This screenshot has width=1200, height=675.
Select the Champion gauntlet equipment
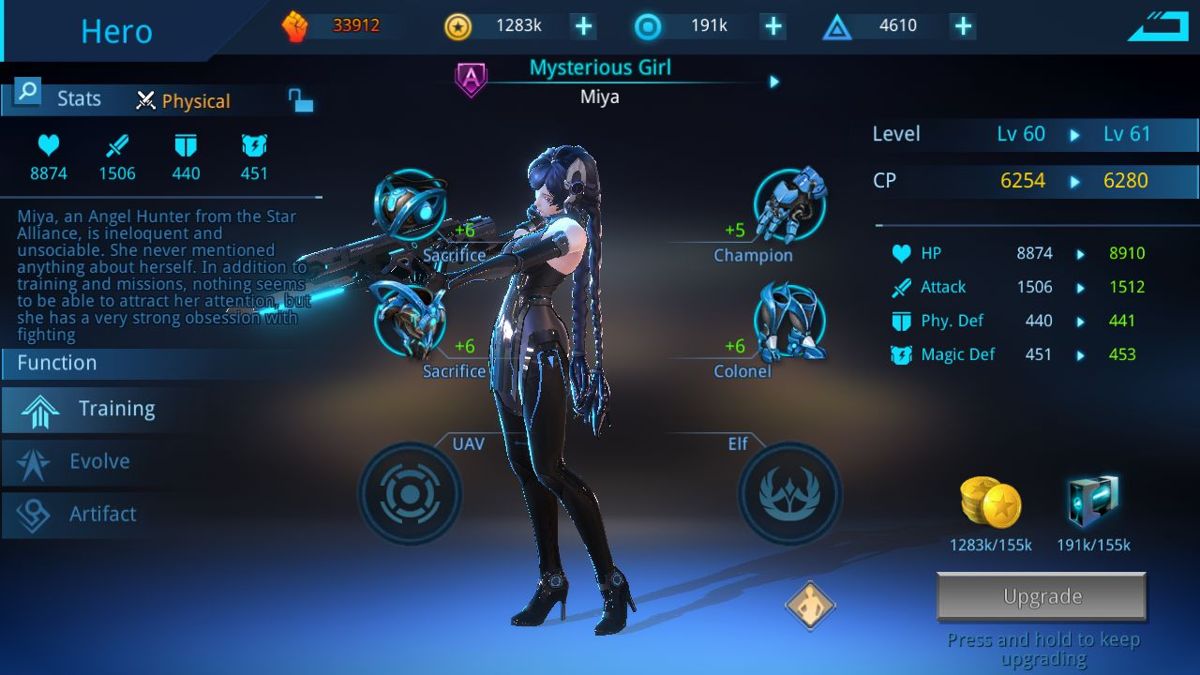click(789, 205)
